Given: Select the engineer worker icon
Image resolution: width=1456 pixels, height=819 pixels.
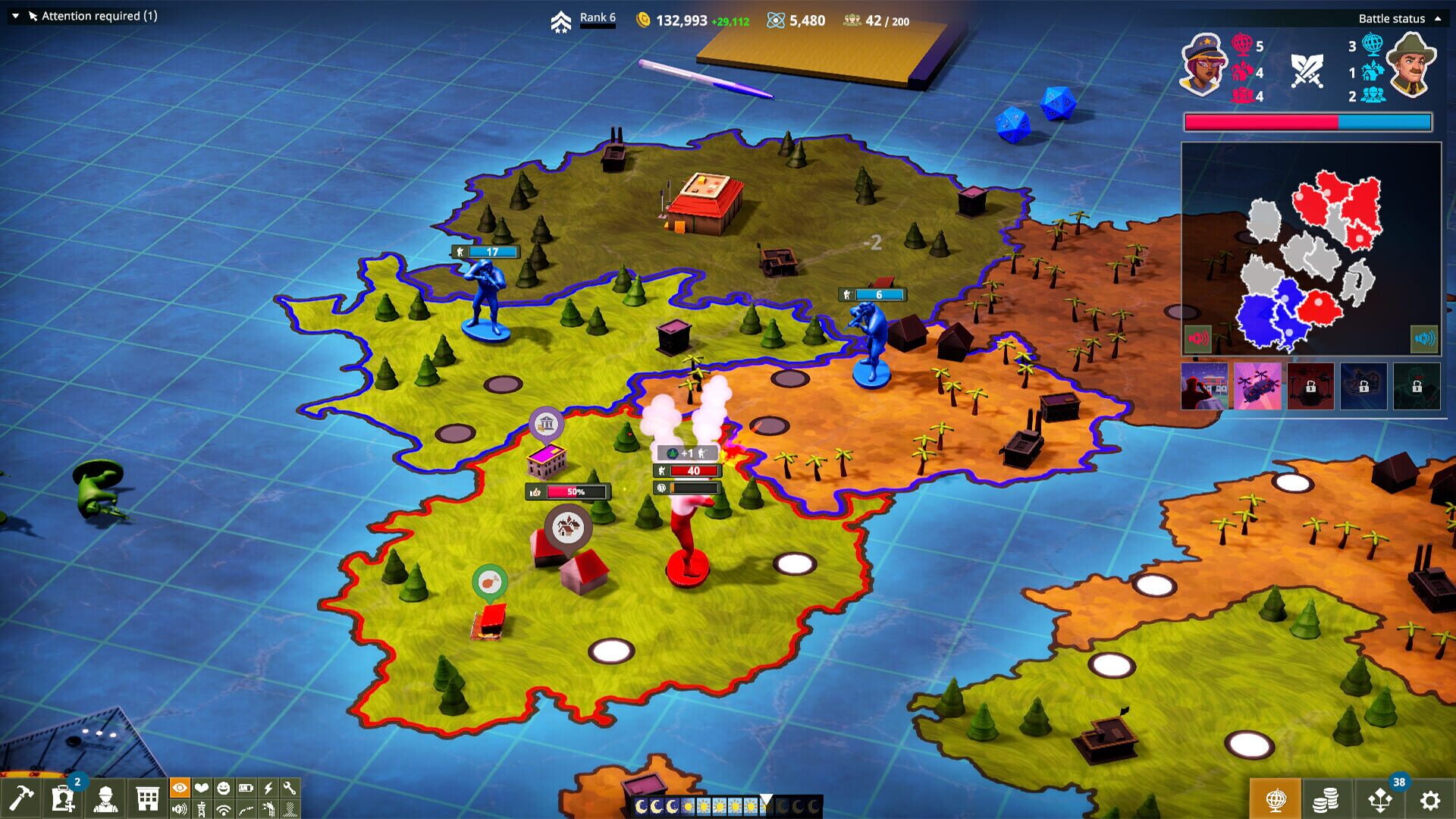Looking at the screenshot, I should (x=105, y=798).
